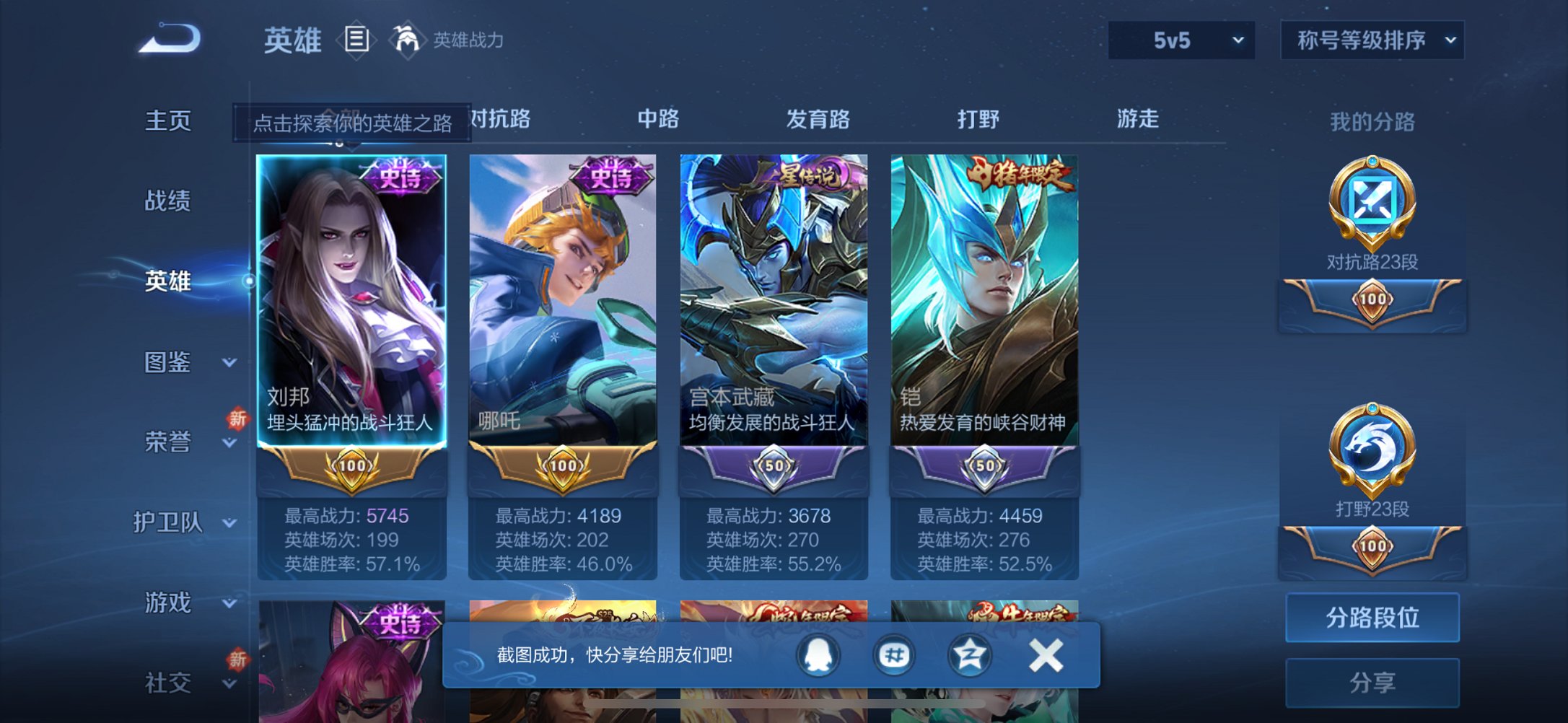Image resolution: width=1568 pixels, height=723 pixels.
Task: Switch to the 中路 lane tab
Action: point(657,119)
